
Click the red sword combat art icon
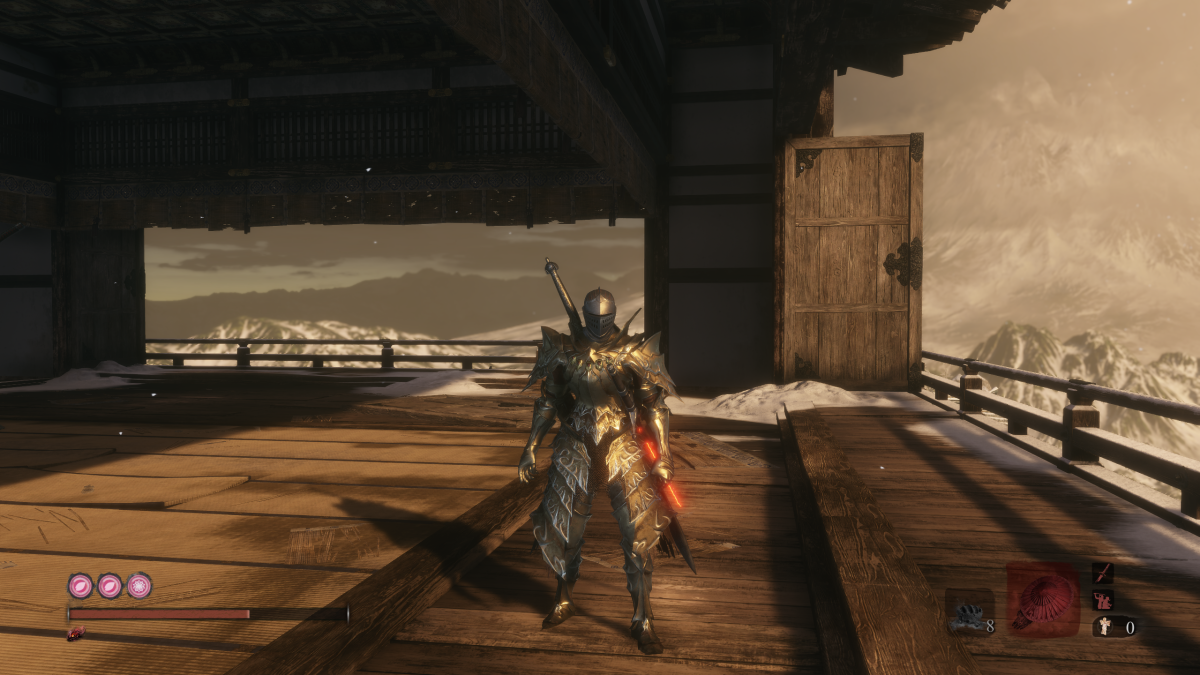tap(1104, 573)
